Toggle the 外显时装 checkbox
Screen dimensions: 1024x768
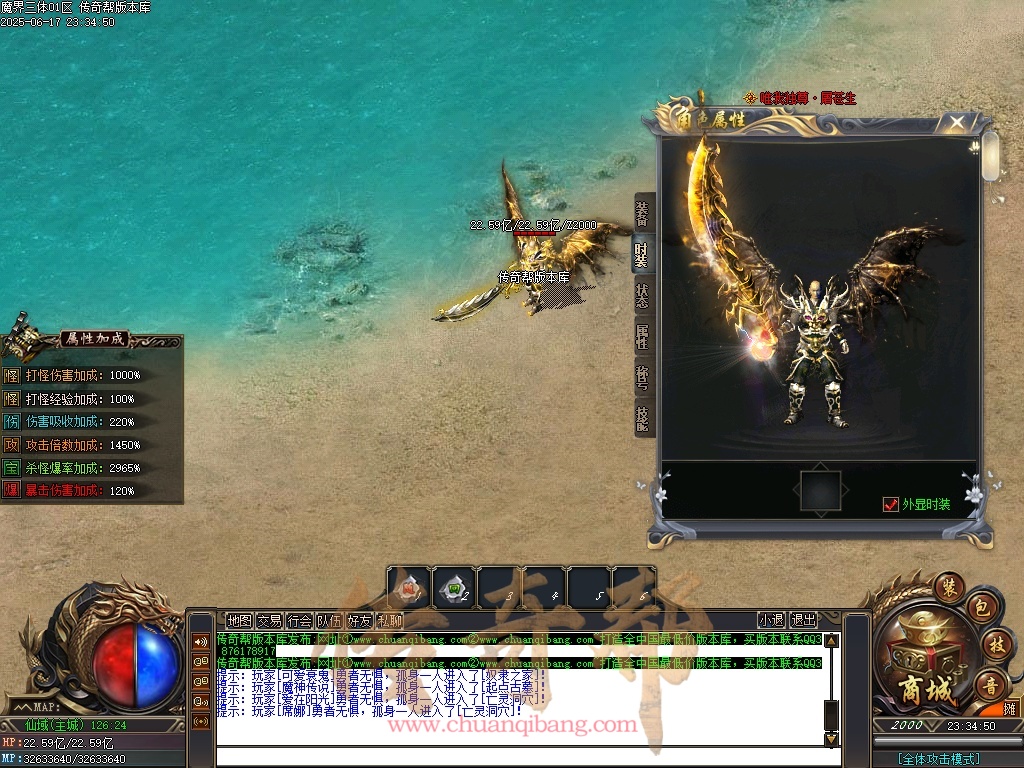(891, 505)
